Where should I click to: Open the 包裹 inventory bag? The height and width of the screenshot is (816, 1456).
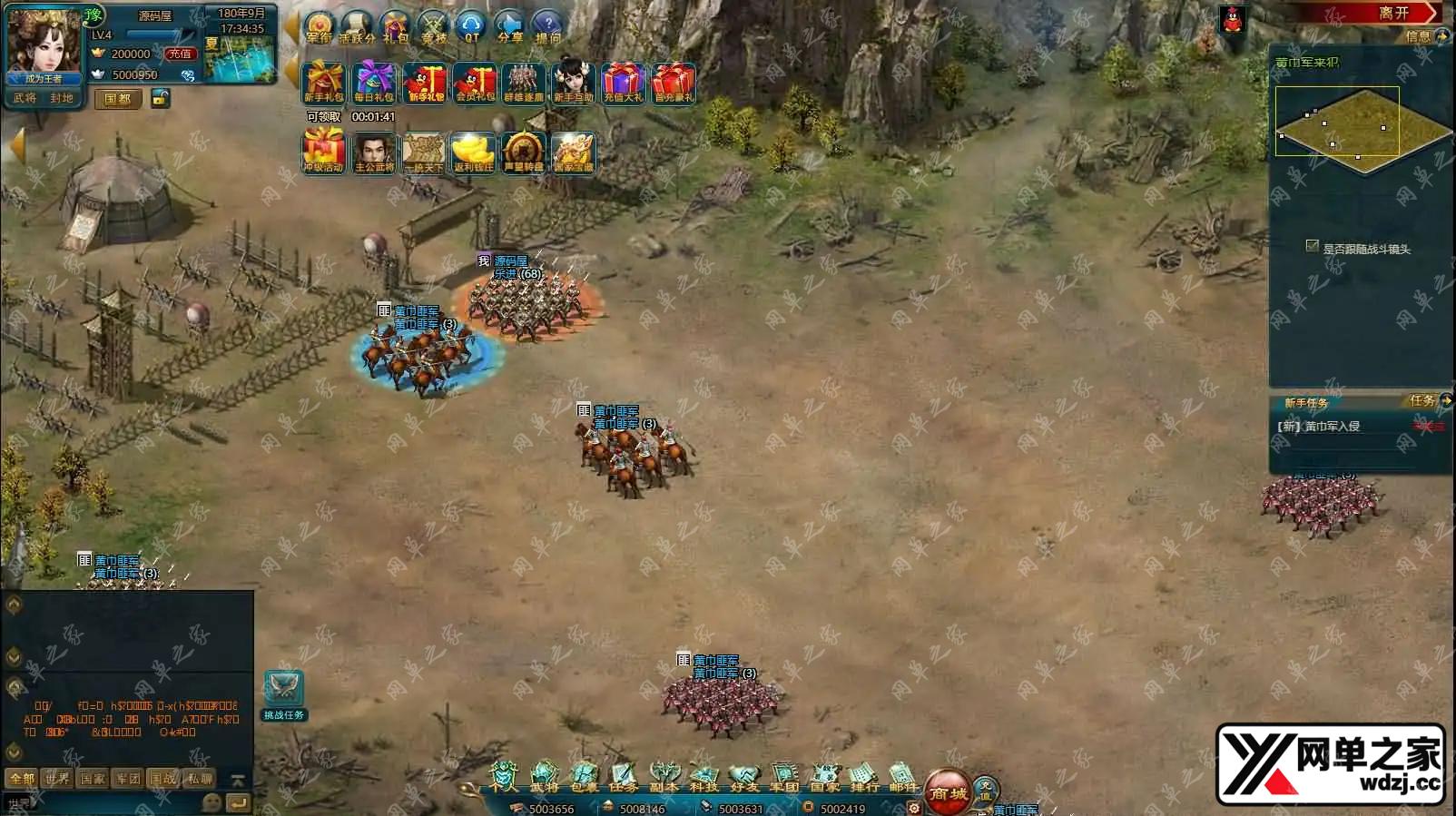point(584,777)
